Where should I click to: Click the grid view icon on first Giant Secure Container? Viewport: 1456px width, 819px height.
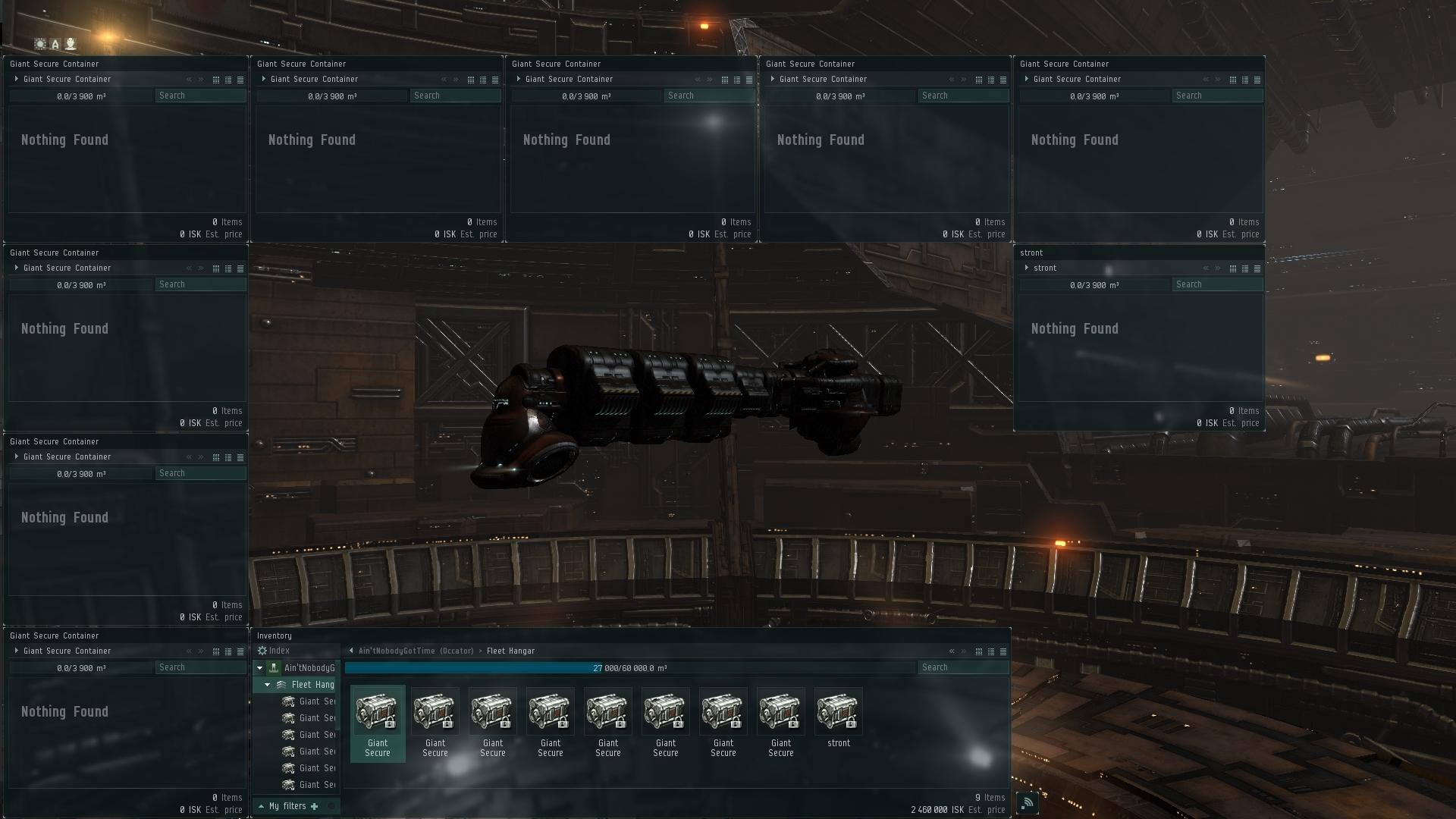click(x=216, y=79)
